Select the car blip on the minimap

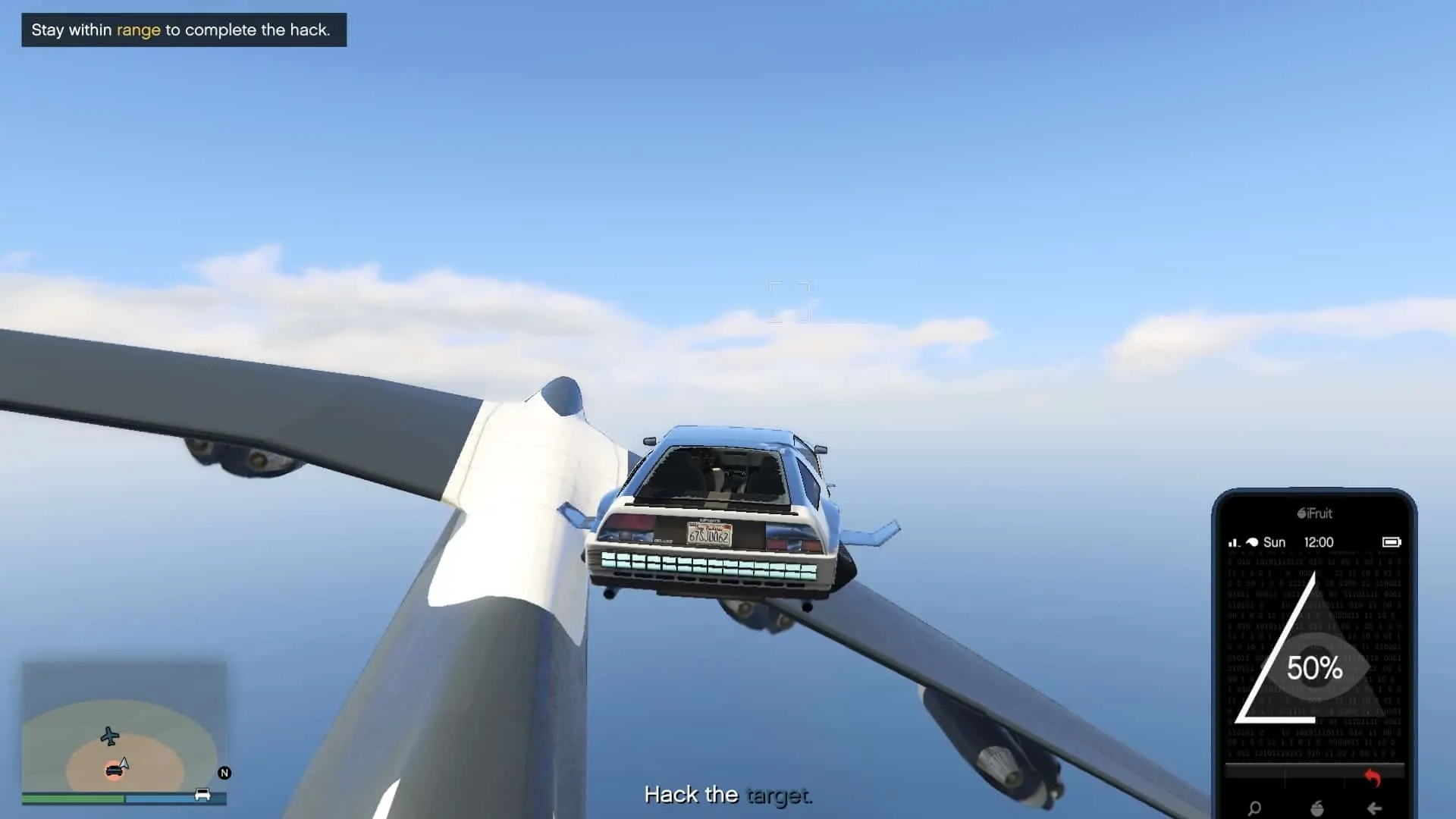pyautogui.click(x=114, y=771)
